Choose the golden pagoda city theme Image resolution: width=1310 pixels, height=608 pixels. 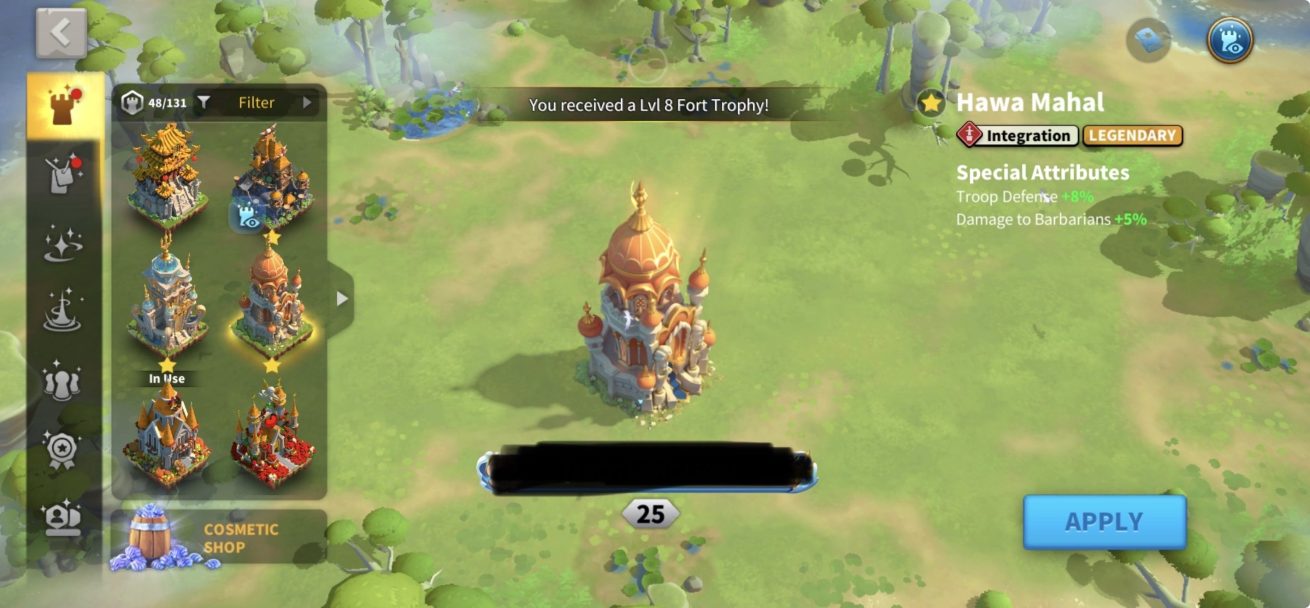(x=167, y=174)
